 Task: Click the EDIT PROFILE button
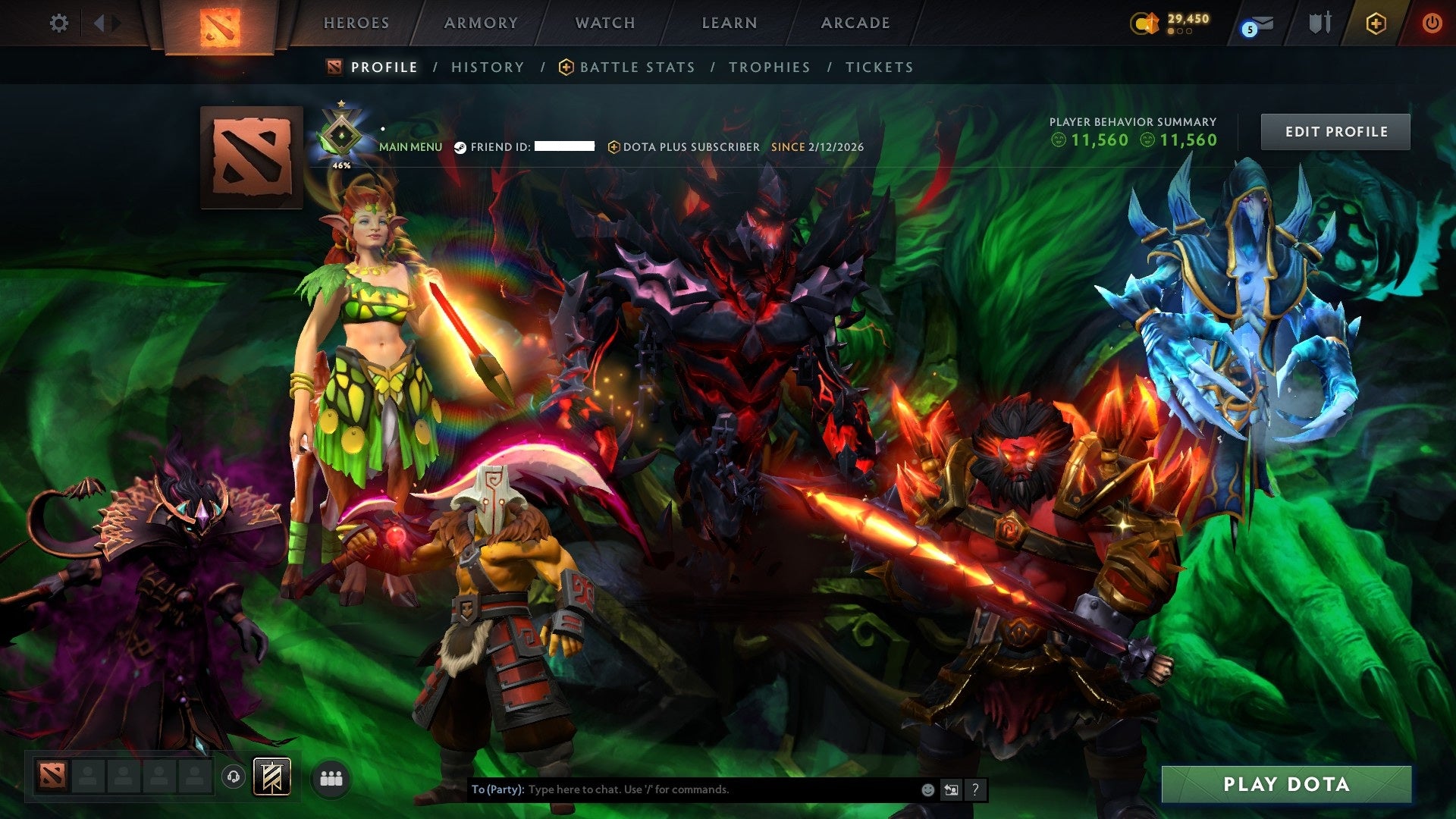(x=1335, y=130)
